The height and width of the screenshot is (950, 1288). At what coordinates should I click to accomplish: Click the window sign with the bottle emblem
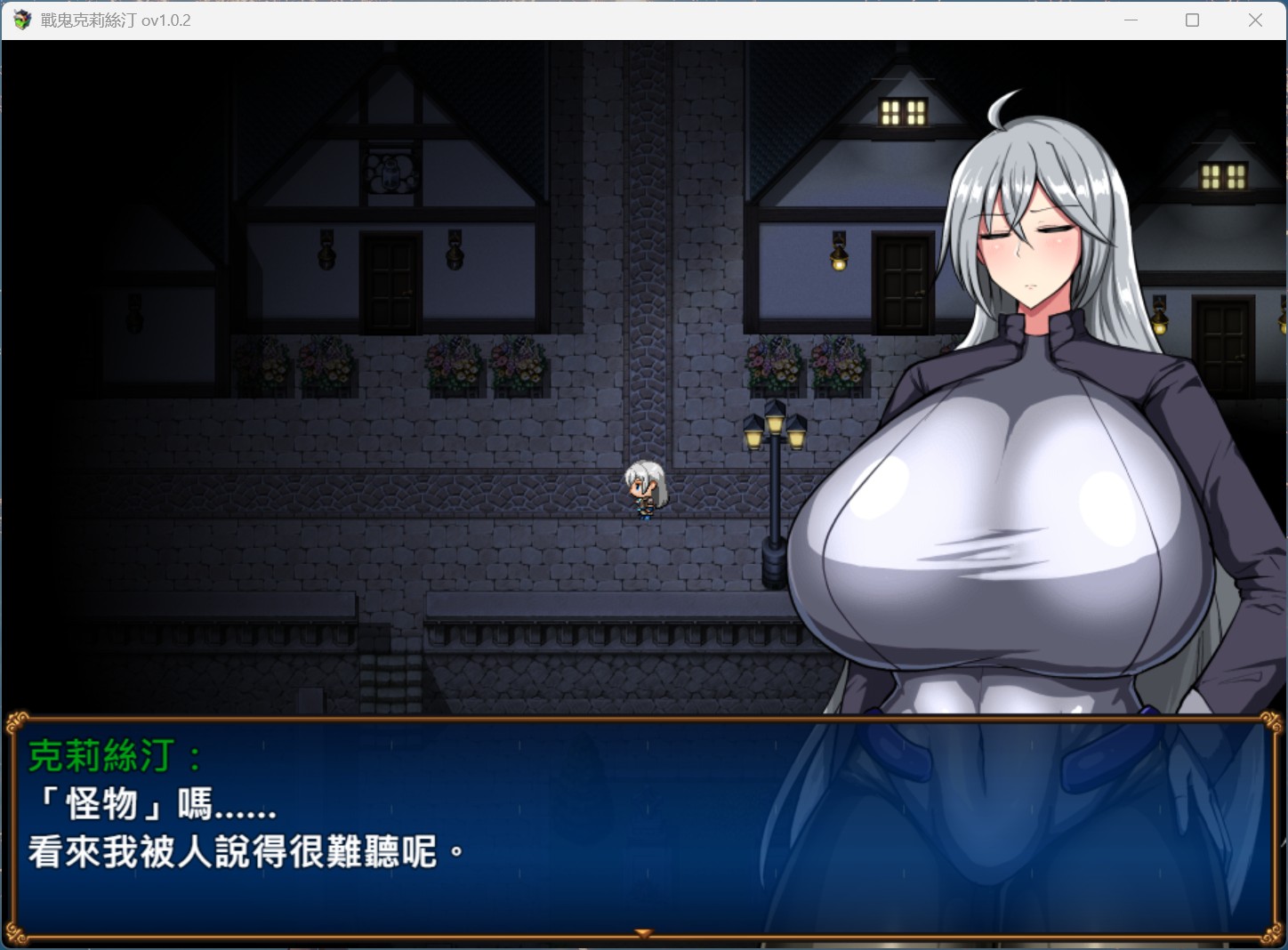(391, 173)
